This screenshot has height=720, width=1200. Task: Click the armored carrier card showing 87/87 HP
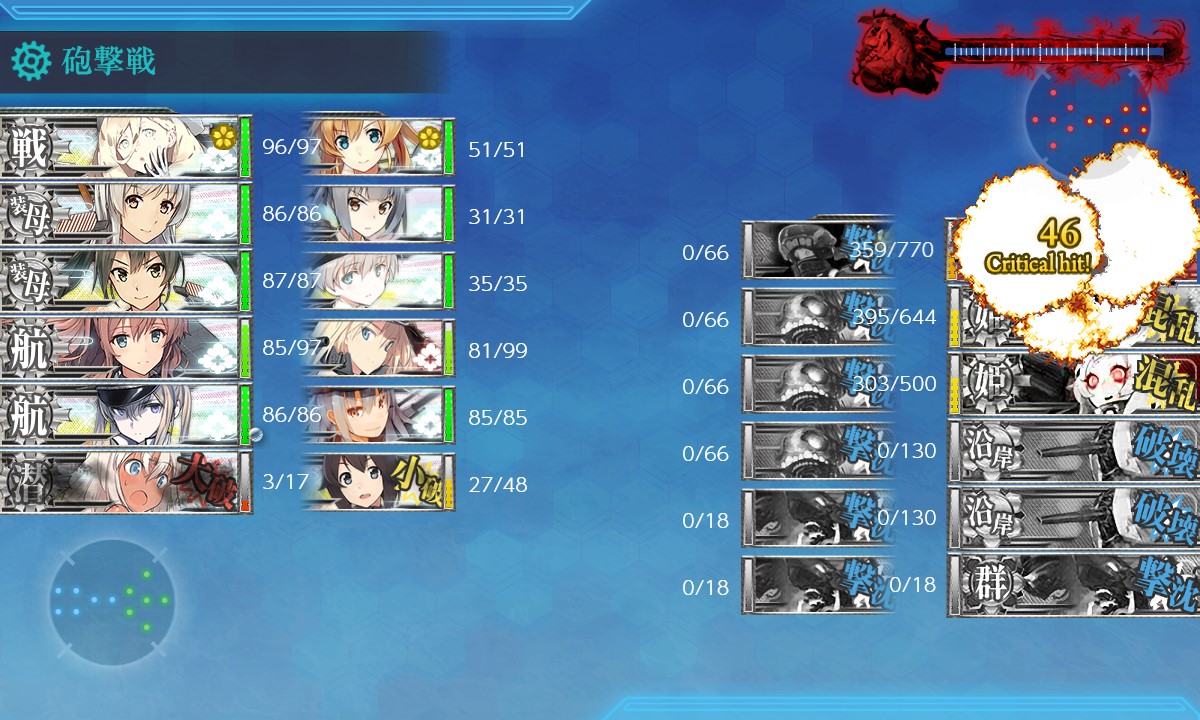coord(125,281)
